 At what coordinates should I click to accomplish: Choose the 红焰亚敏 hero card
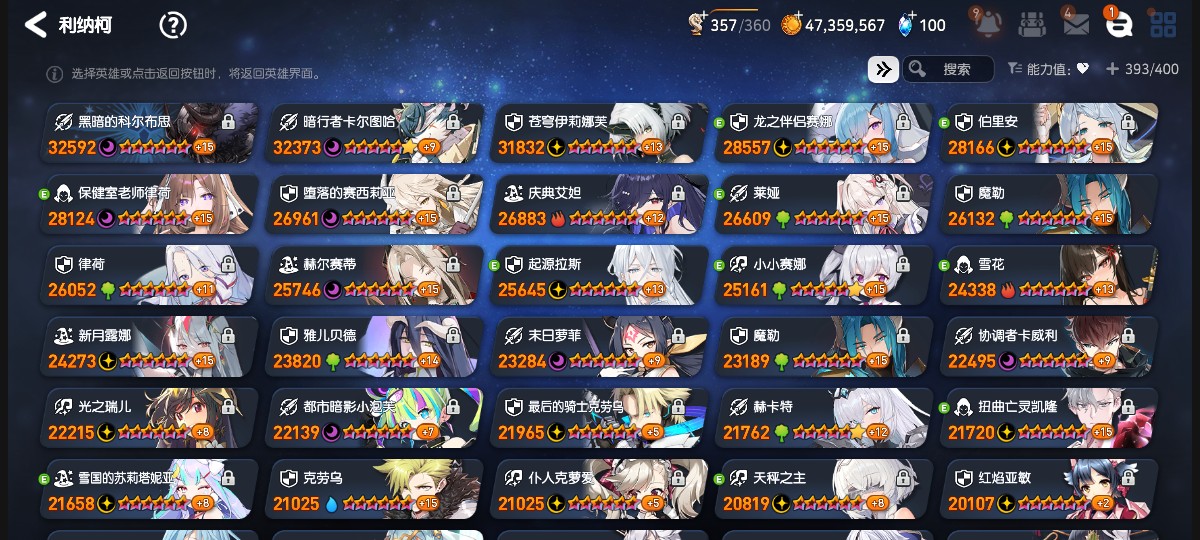pyautogui.click(x=1050, y=490)
